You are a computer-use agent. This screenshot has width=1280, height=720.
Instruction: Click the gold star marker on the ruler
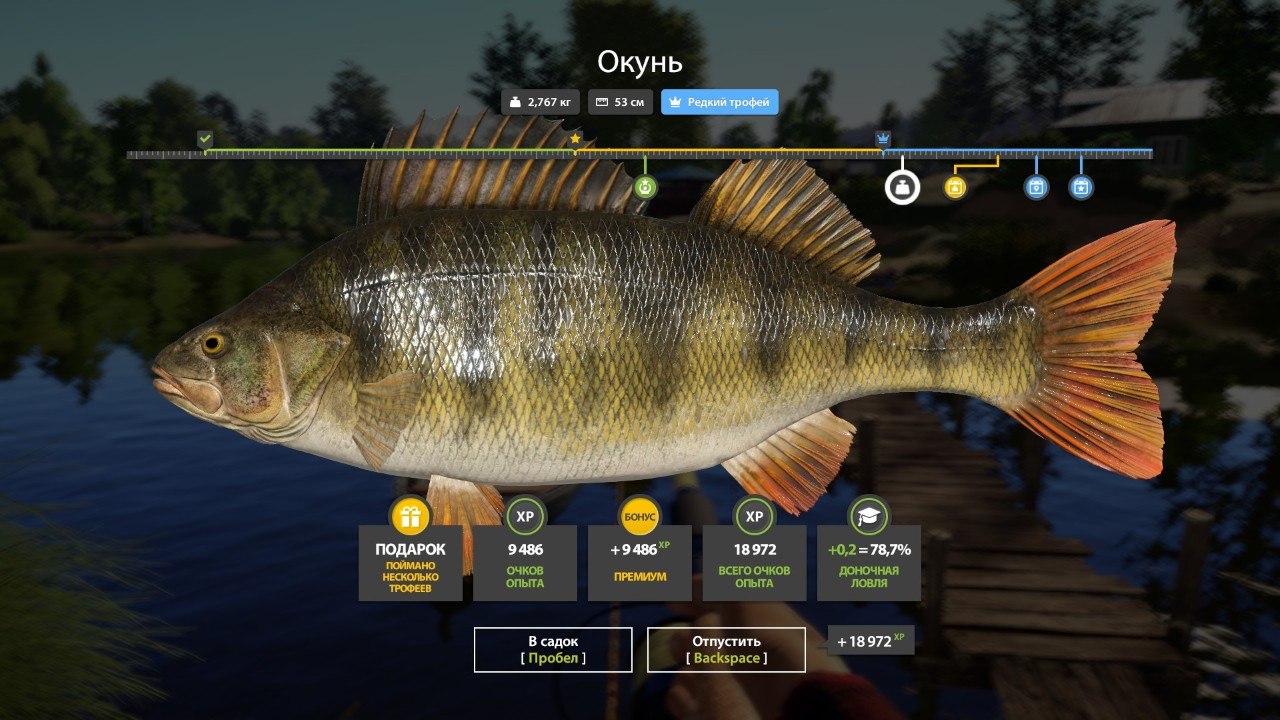click(x=575, y=140)
